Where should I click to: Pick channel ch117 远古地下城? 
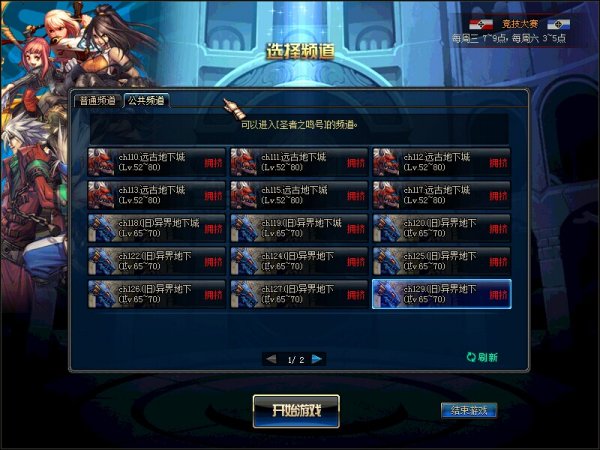point(442,195)
